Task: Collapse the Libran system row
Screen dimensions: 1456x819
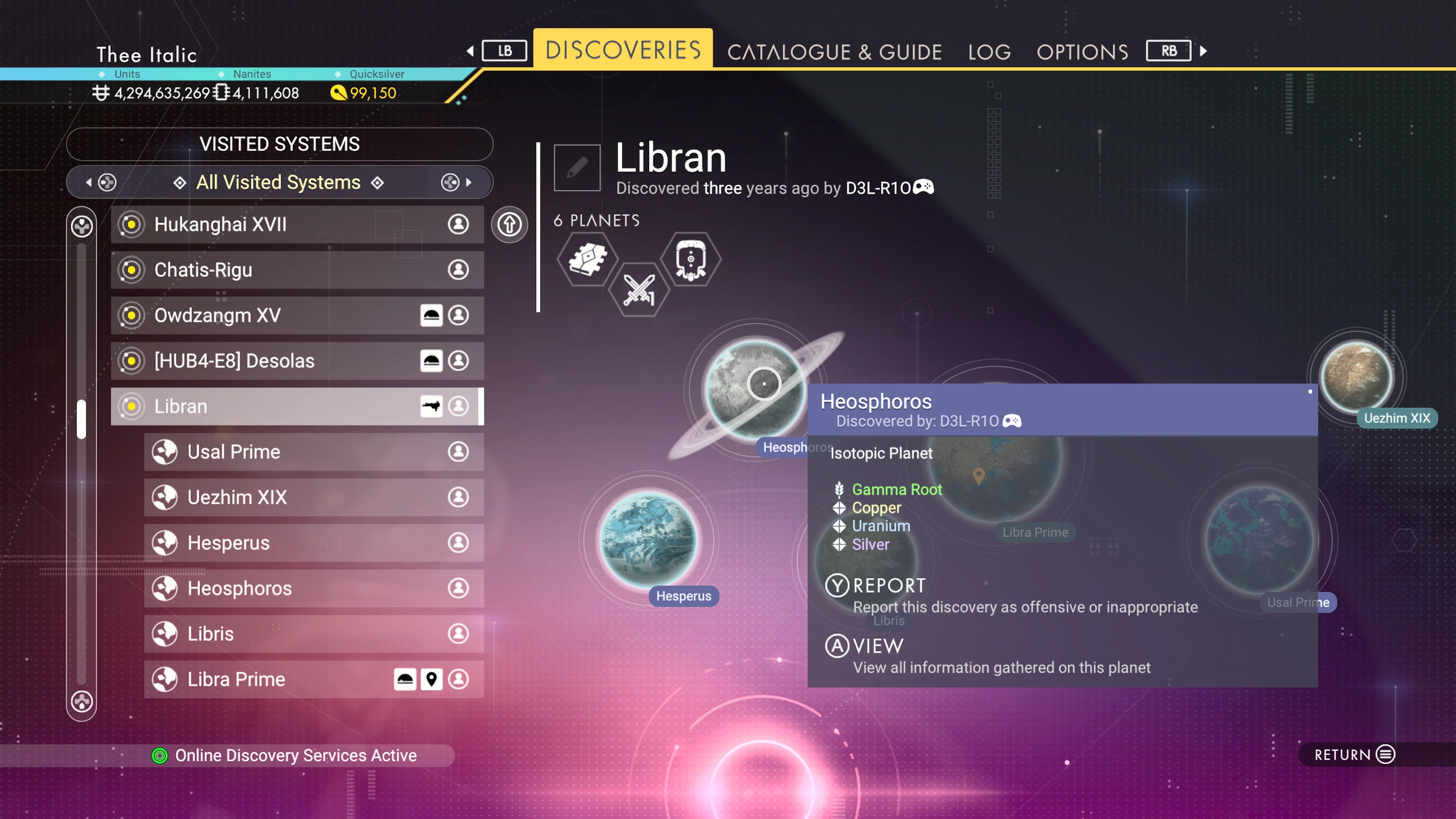Action: click(x=297, y=406)
